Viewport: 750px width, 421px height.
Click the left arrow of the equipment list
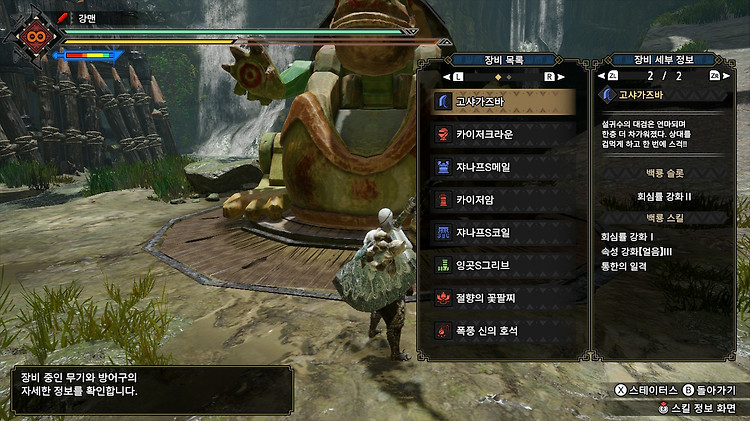point(446,76)
